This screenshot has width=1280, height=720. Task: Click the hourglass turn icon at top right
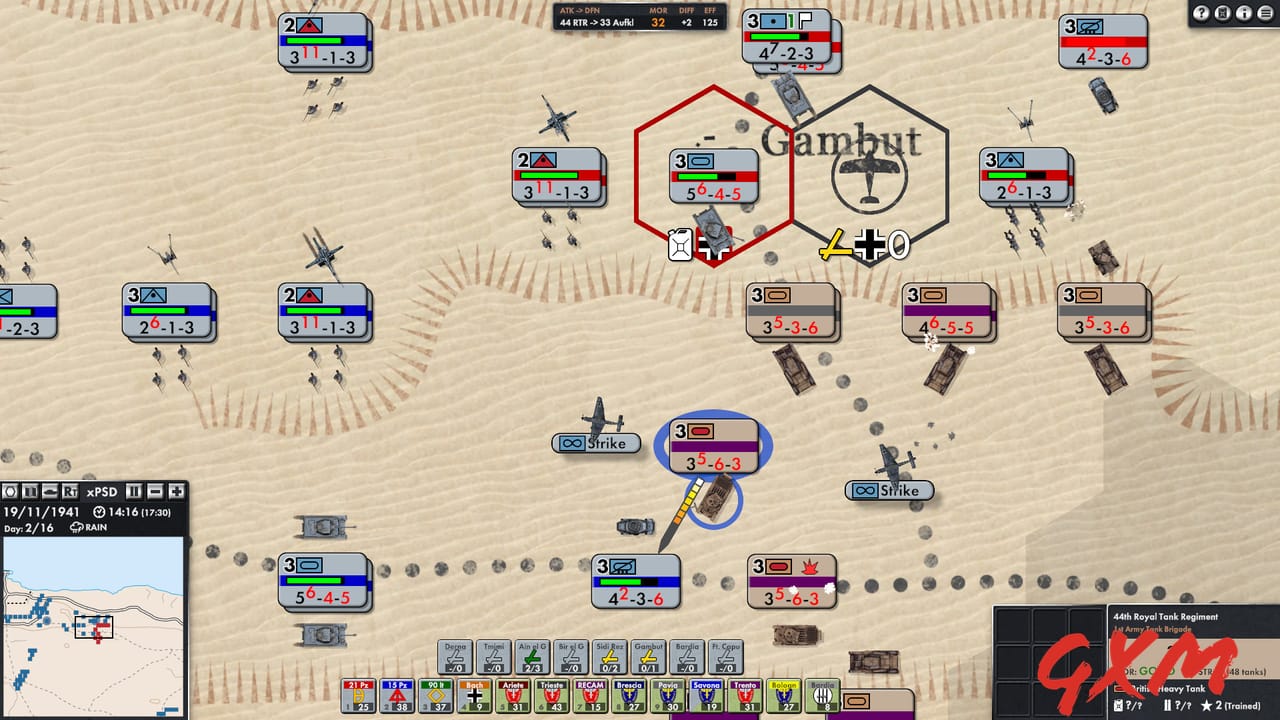point(1222,13)
